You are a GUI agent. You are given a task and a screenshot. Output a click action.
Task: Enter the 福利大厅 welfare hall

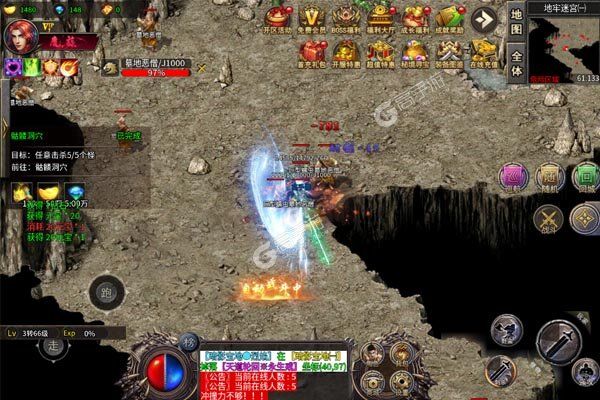coord(378,18)
